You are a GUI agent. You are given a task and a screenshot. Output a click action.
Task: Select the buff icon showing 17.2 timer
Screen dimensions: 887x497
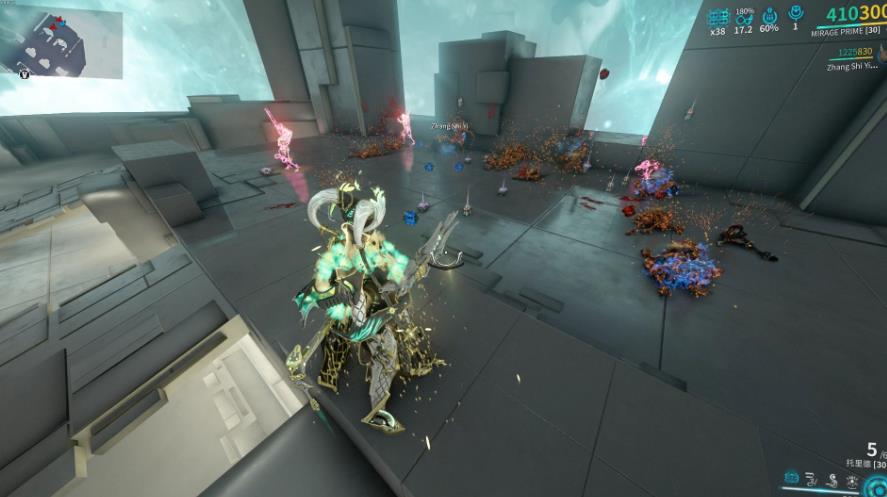coord(743,16)
